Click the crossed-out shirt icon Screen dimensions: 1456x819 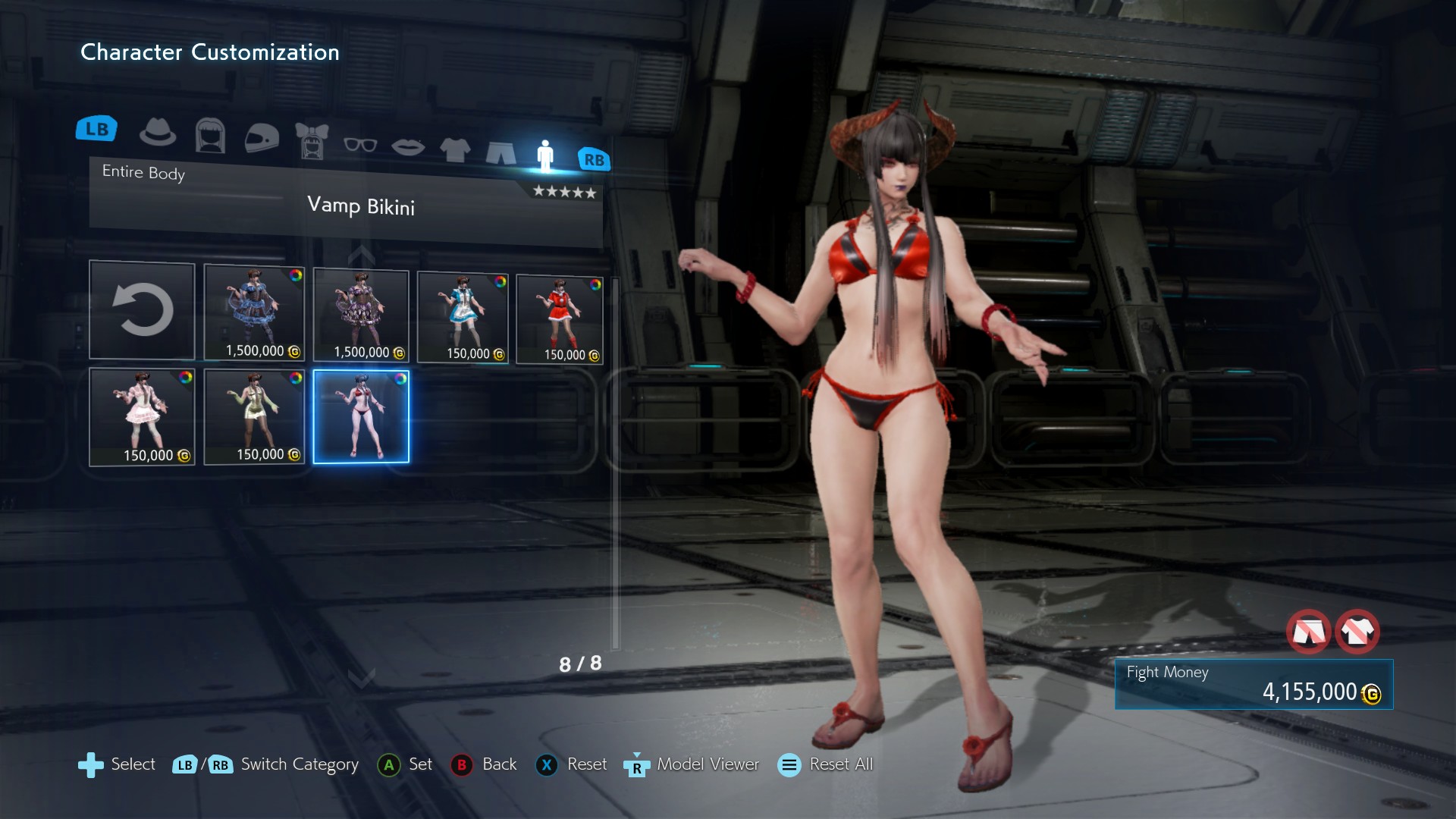coord(1357,631)
